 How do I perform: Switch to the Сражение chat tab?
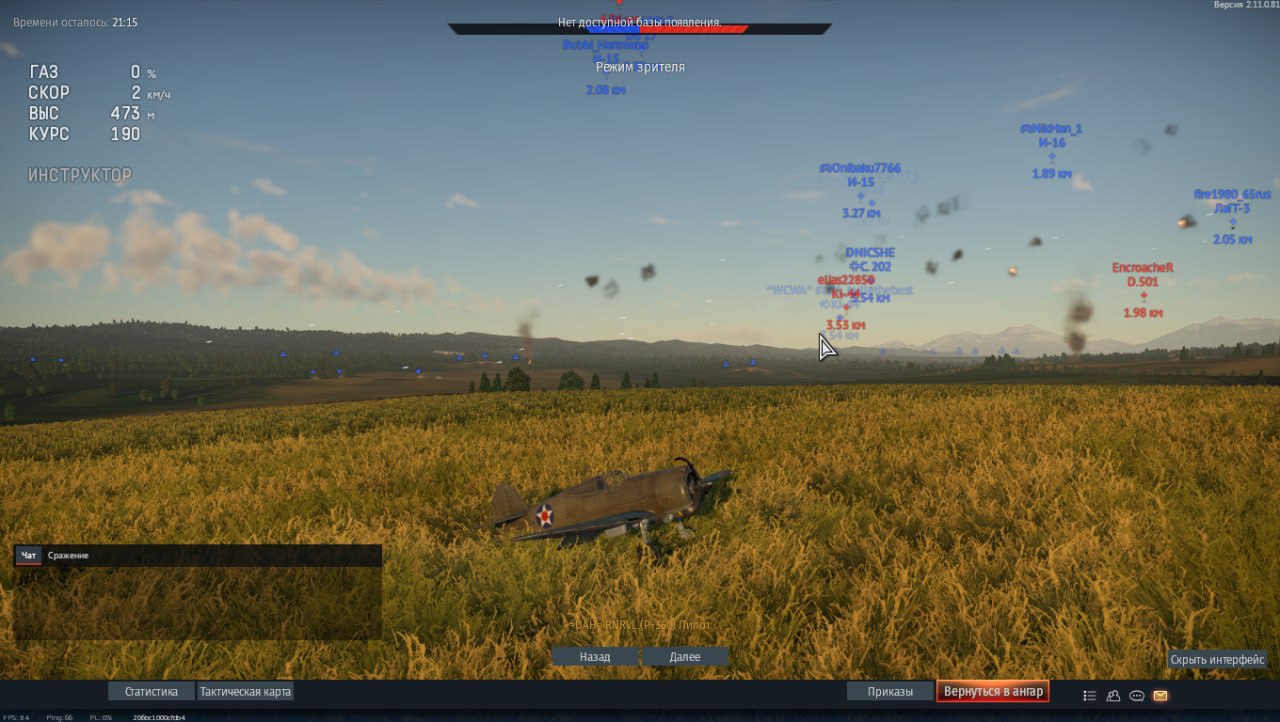[68, 555]
